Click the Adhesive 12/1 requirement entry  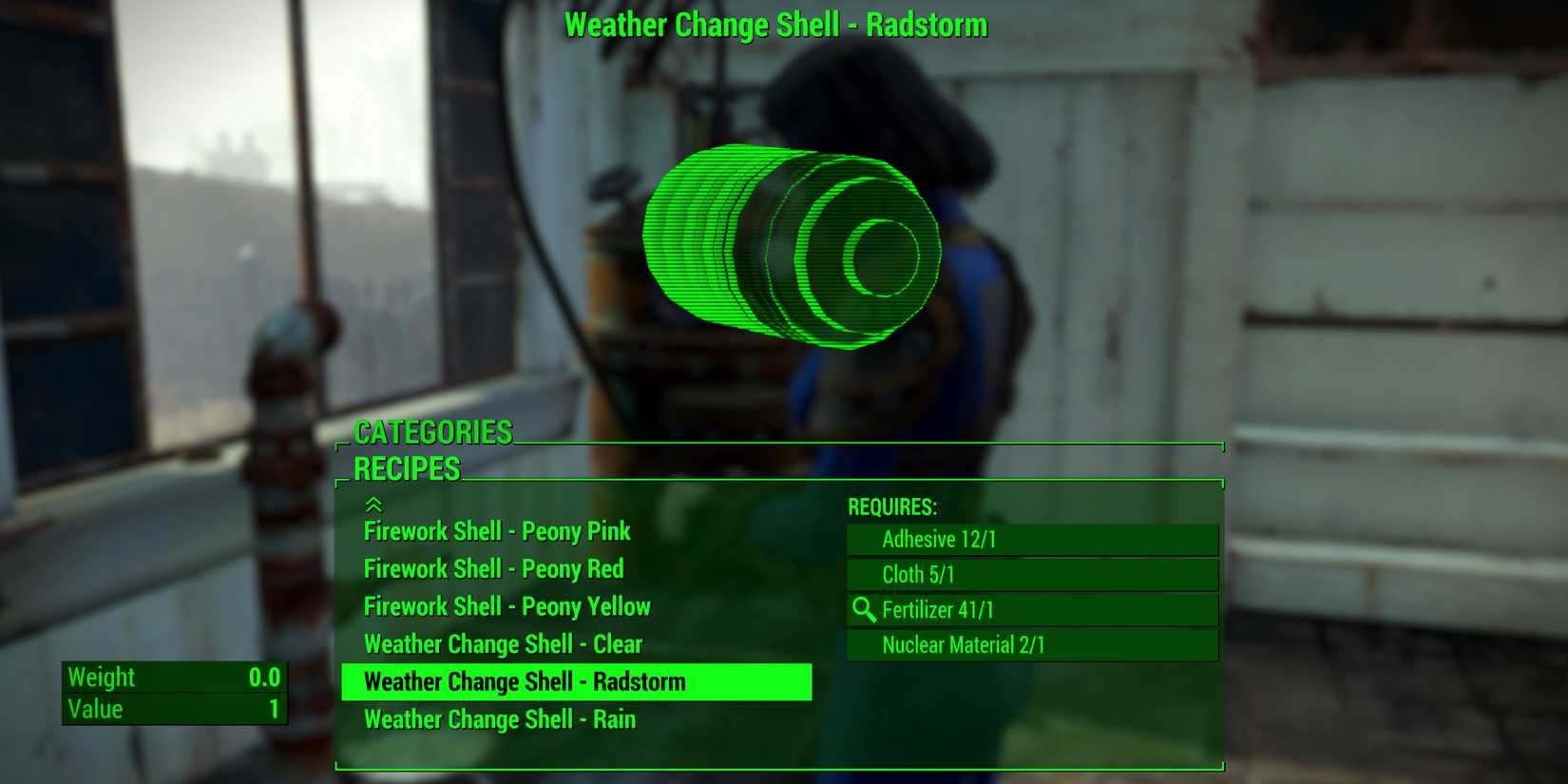[x=1032, y=539]
